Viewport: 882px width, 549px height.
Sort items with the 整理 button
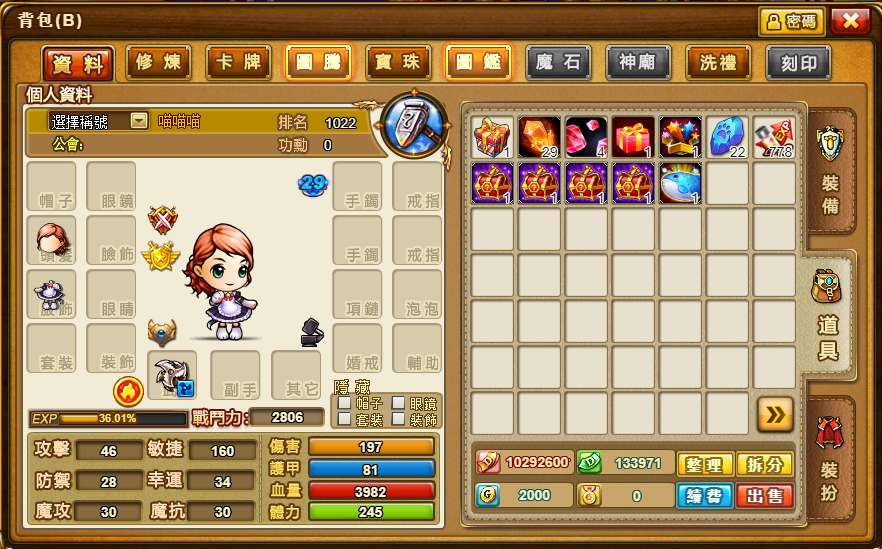705,464
